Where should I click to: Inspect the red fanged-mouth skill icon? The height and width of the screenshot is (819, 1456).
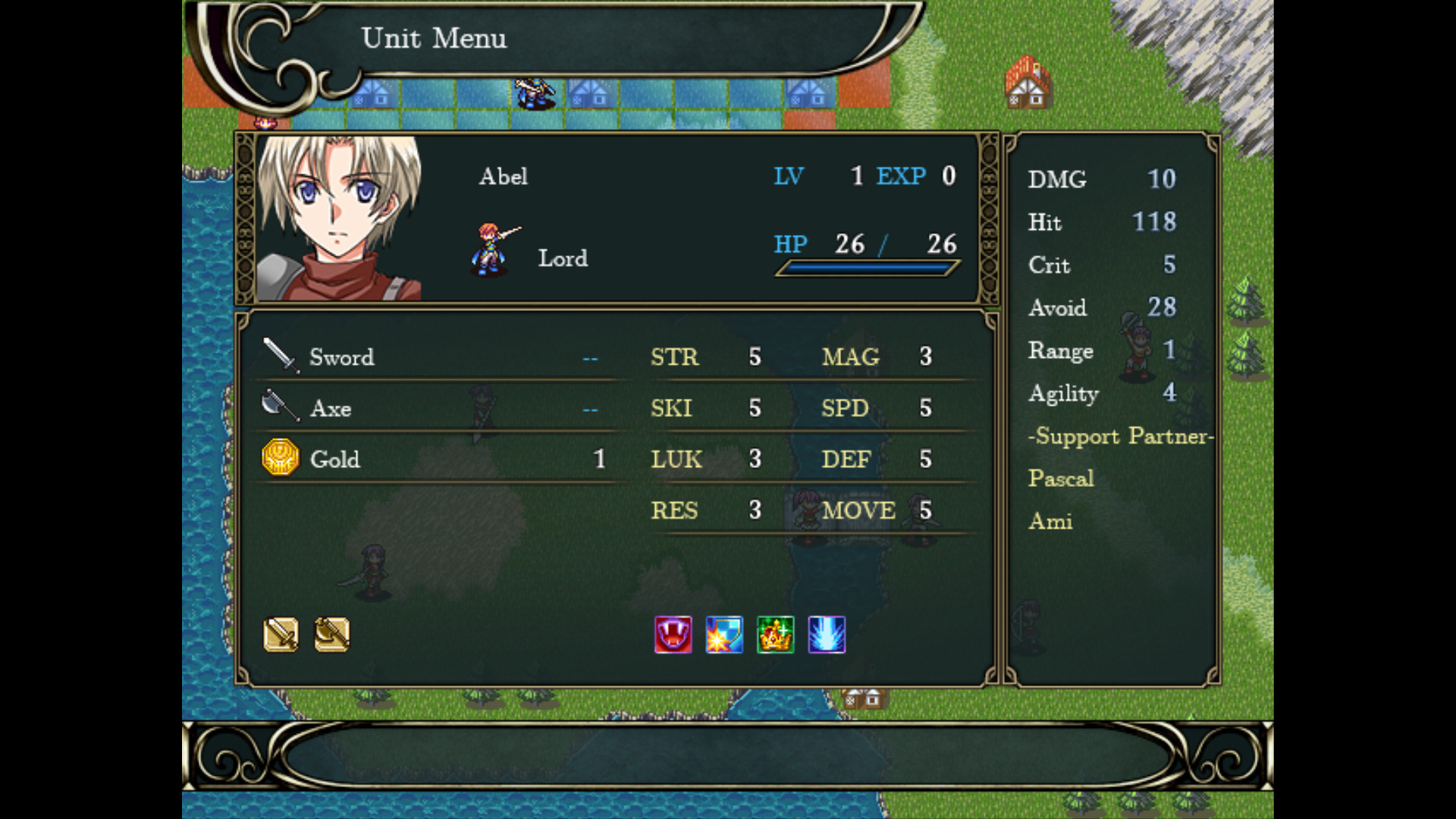673,635
